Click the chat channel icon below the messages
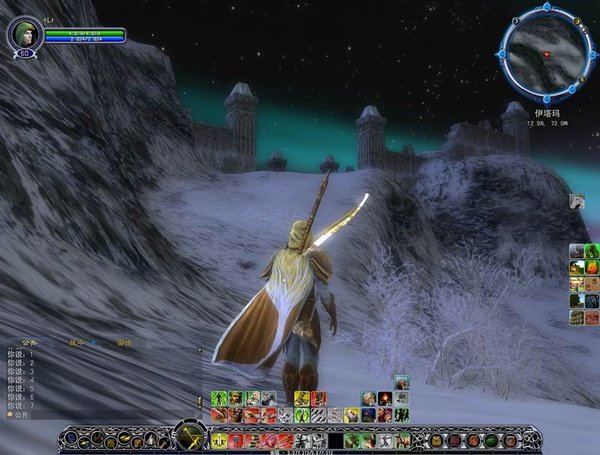 point(10,414)
